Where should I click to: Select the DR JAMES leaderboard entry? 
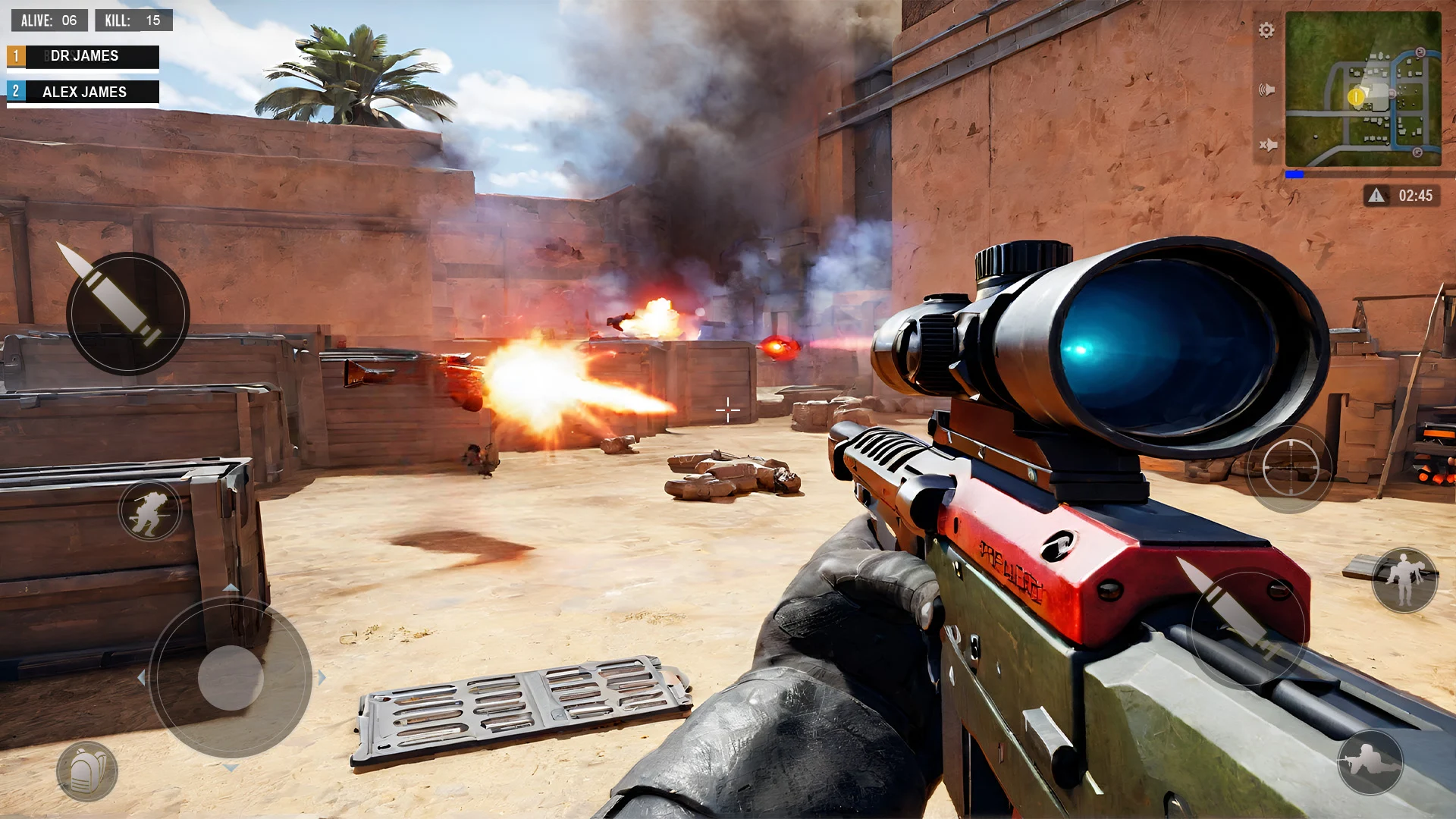point(83,55)
